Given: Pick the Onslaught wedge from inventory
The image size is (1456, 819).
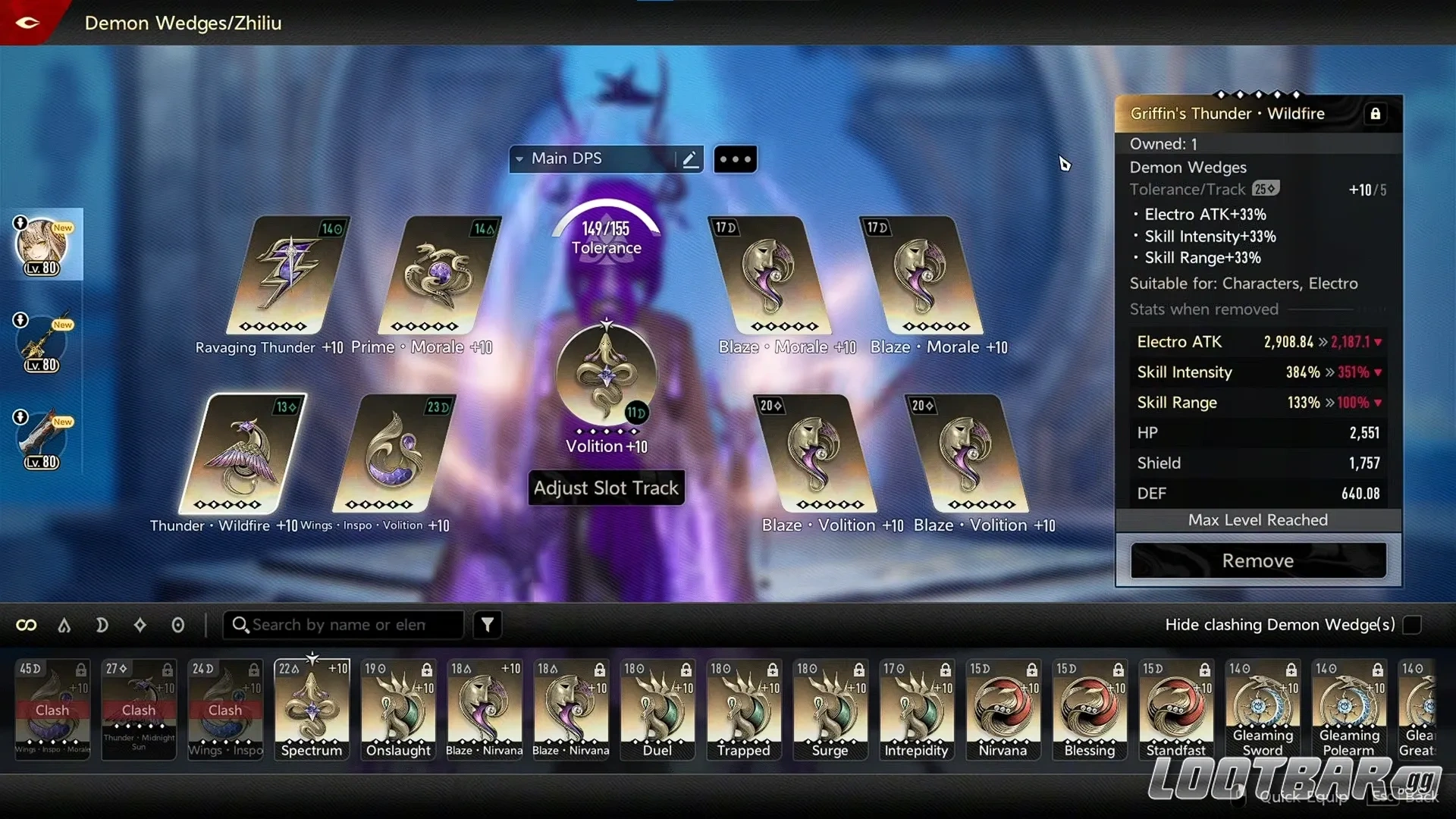Looking at the screenshot, I should point(398,709).
